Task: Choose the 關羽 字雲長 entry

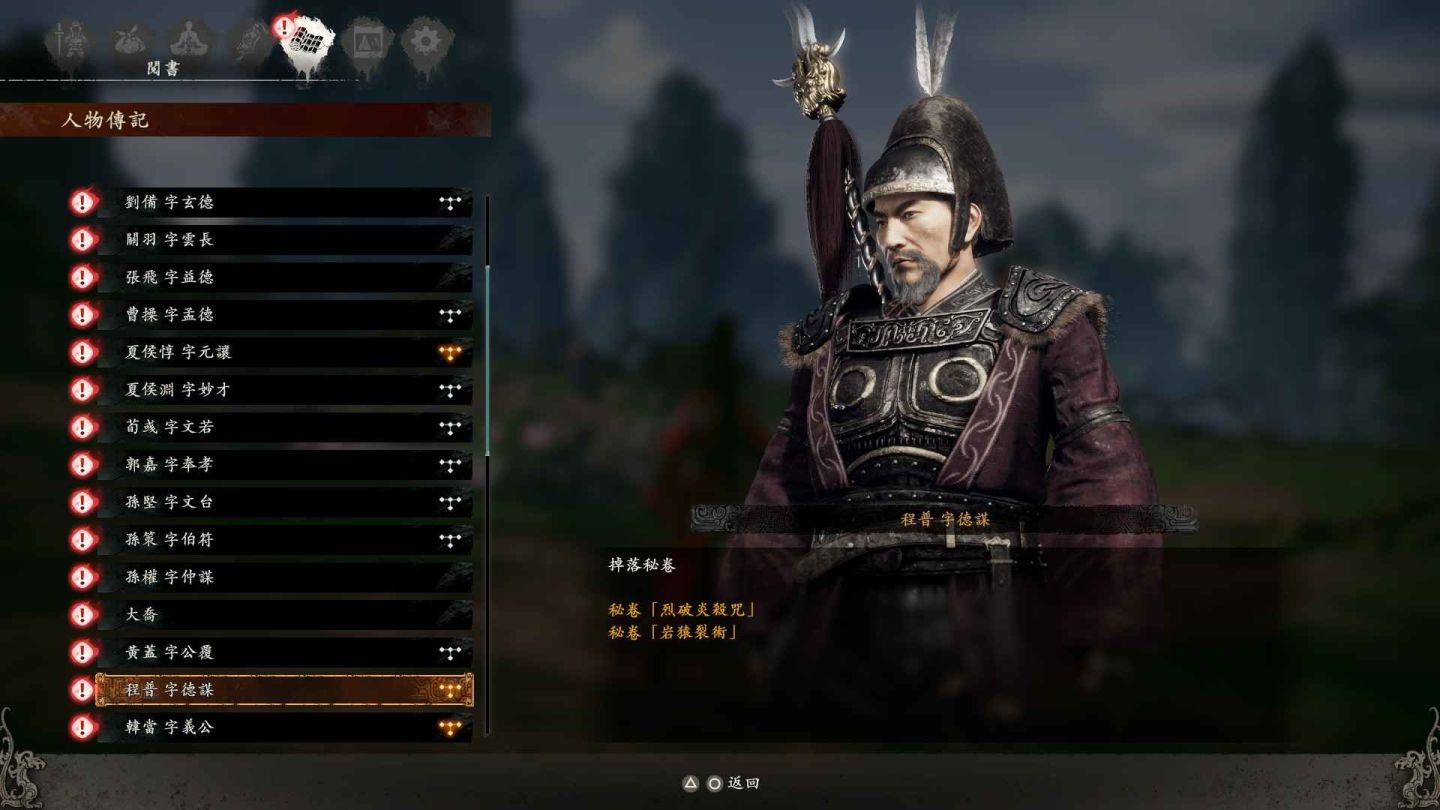Action: [283, 240]
